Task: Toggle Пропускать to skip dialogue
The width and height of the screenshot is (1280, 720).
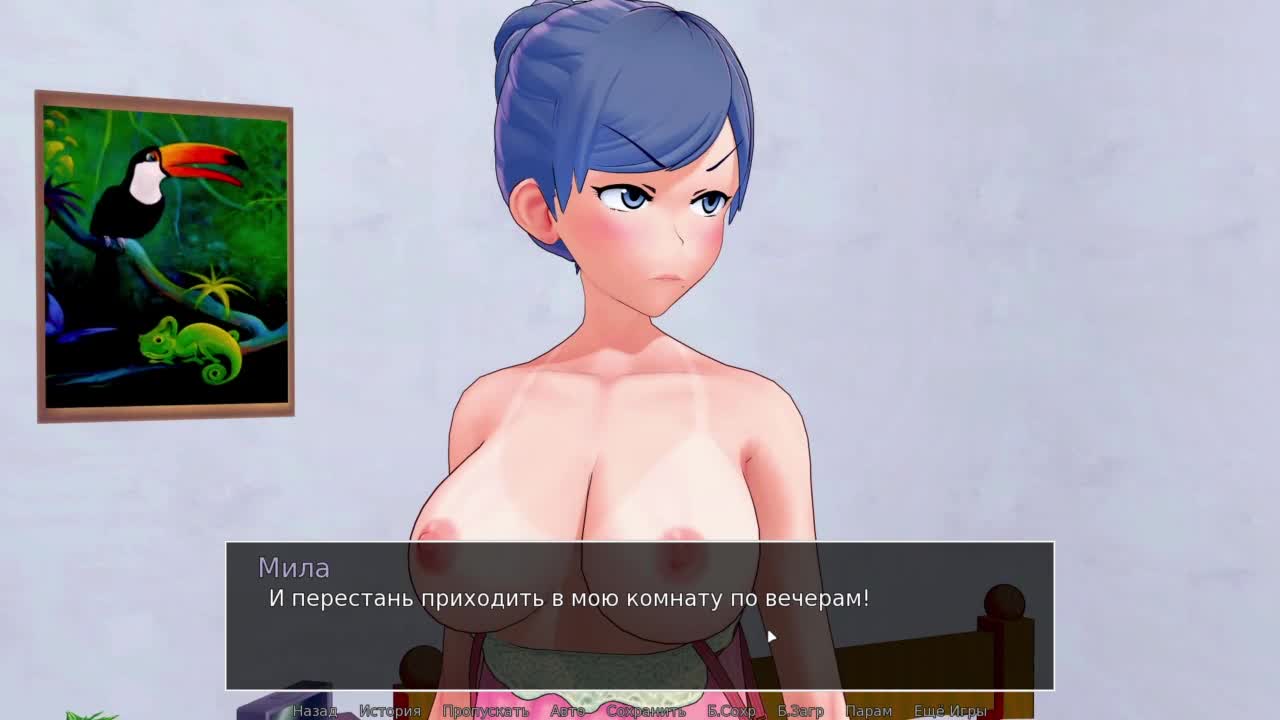Action: click(x=485, y=711)
